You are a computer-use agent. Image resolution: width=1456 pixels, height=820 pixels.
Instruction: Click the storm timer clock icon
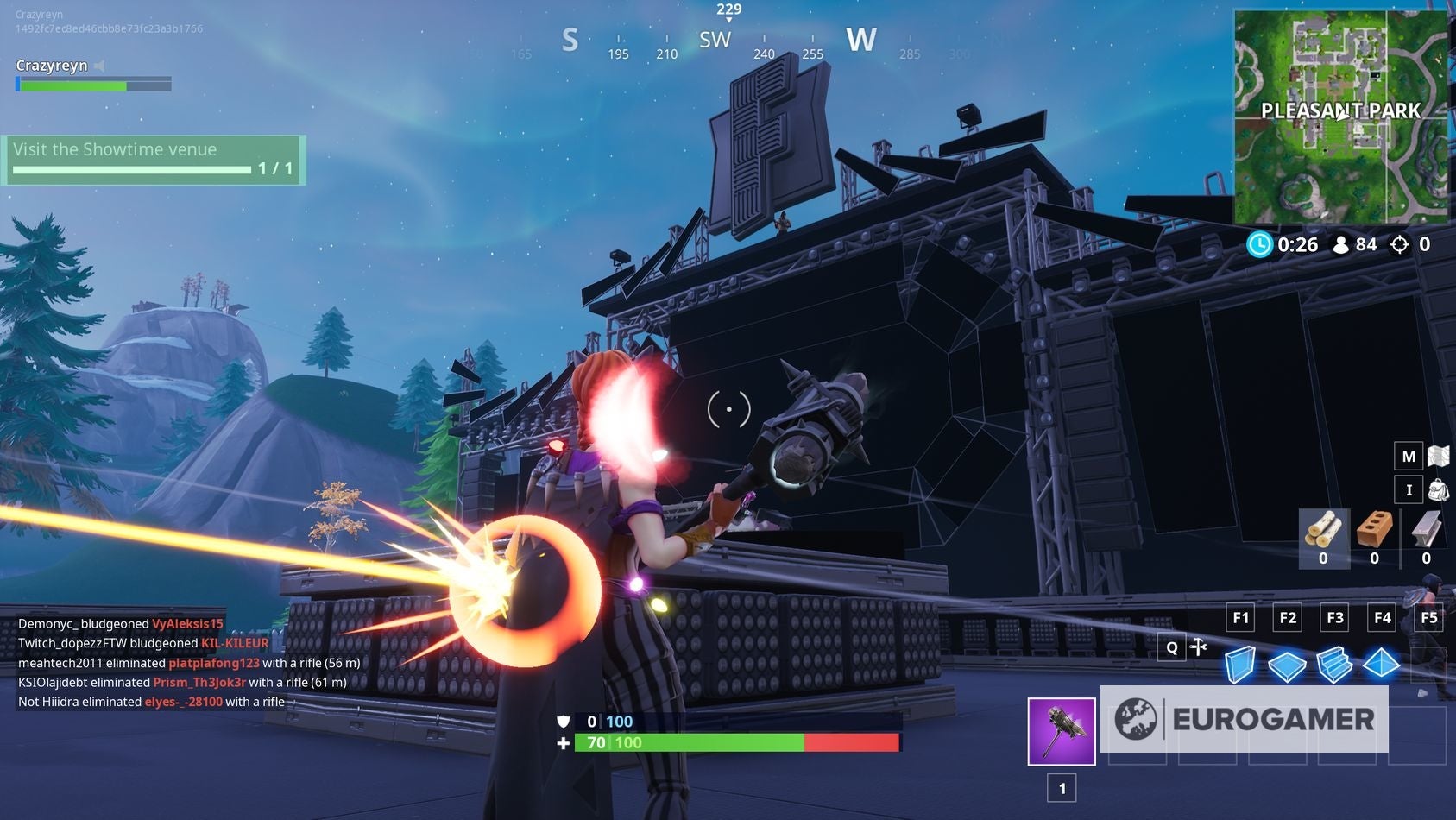(1261, 244)
